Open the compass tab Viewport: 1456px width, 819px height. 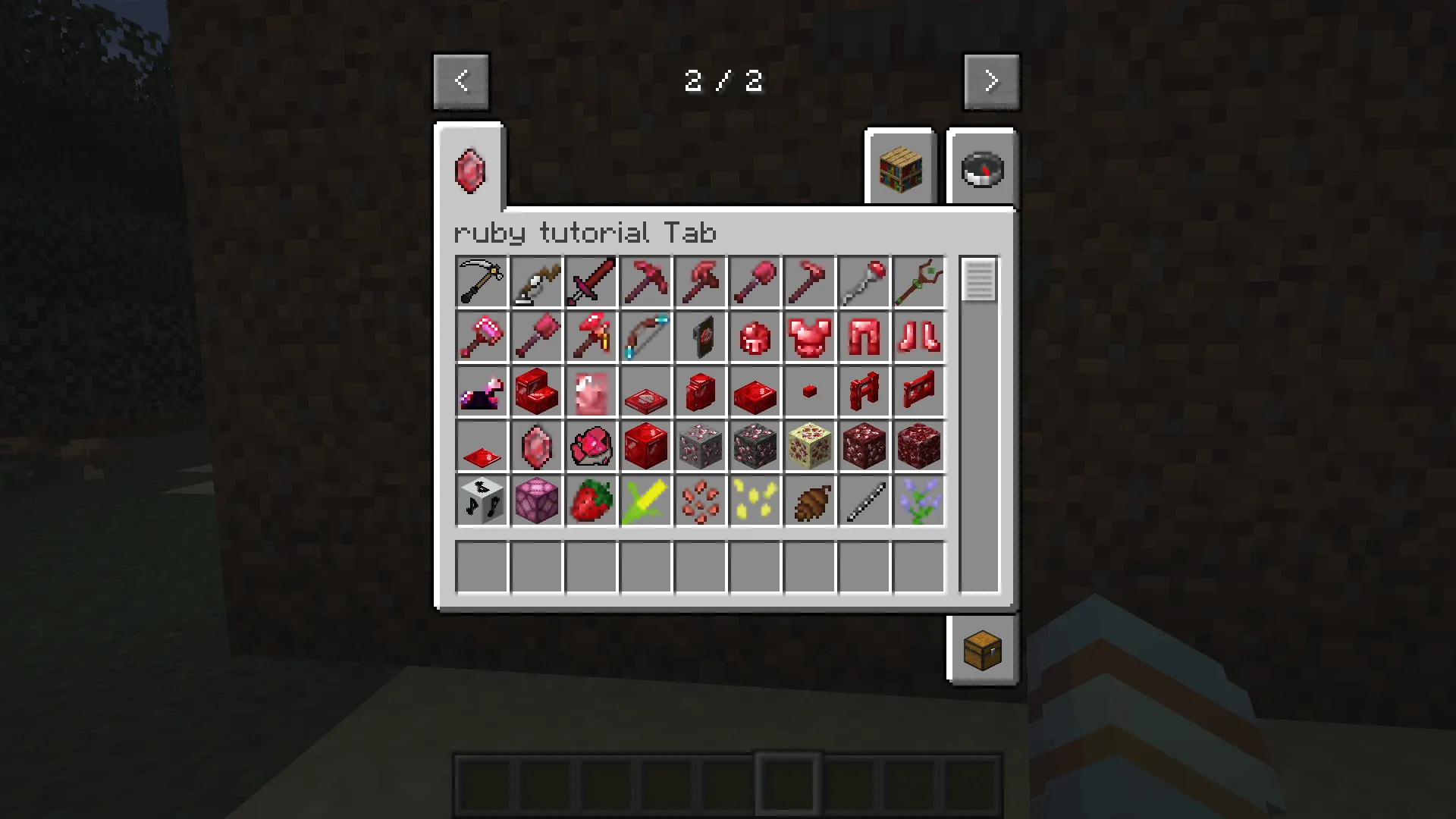[x=981, y=168]
